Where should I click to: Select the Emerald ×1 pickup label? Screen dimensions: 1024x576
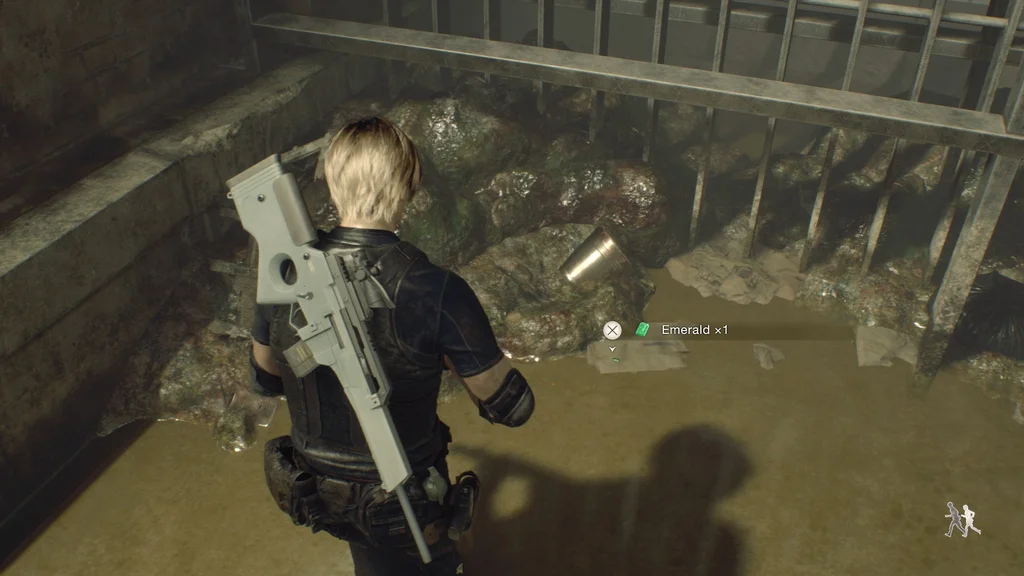point(685,330)
